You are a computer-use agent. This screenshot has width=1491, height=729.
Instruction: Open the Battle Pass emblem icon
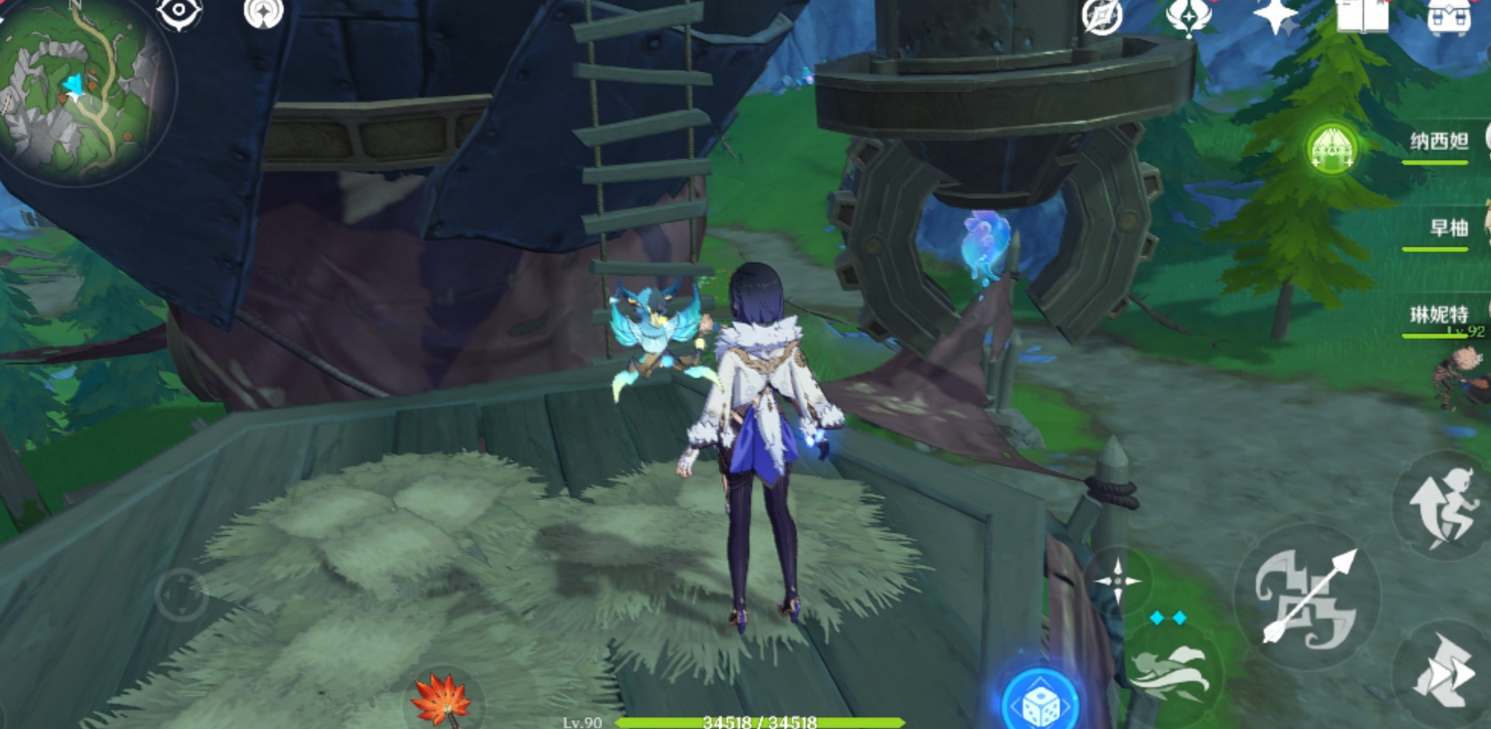click(x=1190, y=18)
